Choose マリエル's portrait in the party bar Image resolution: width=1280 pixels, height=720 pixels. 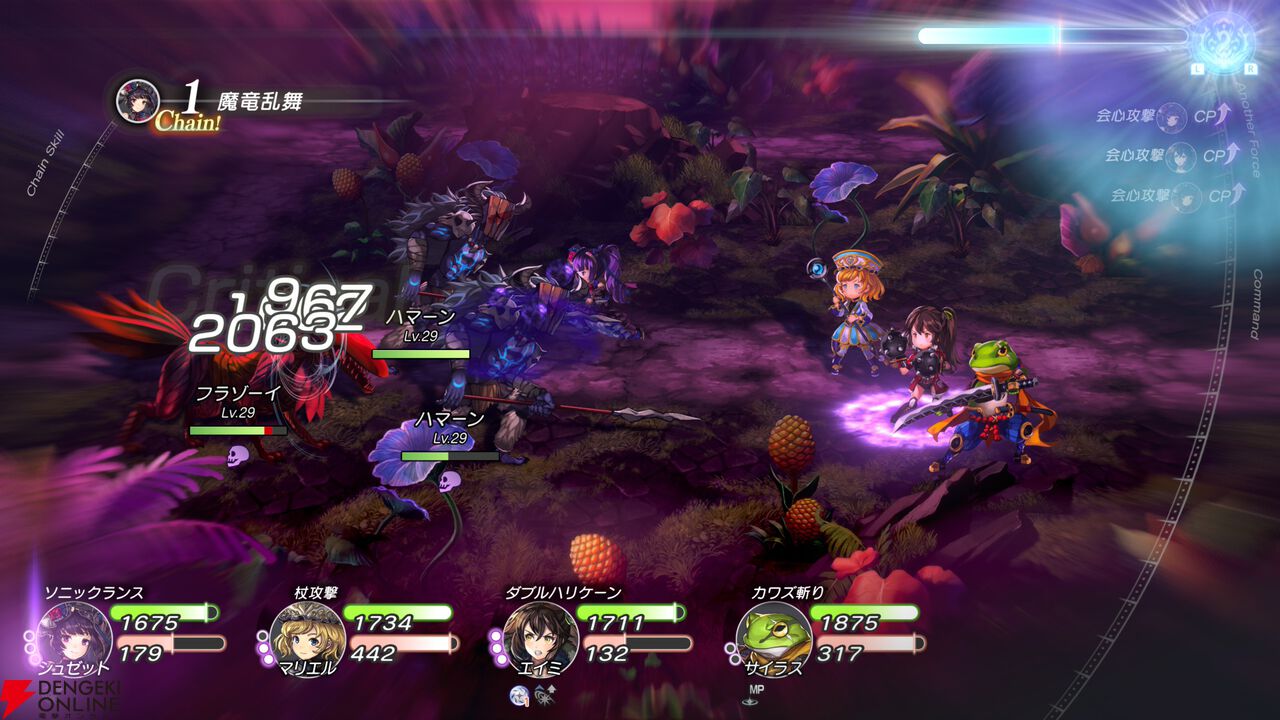click(306, 633)
